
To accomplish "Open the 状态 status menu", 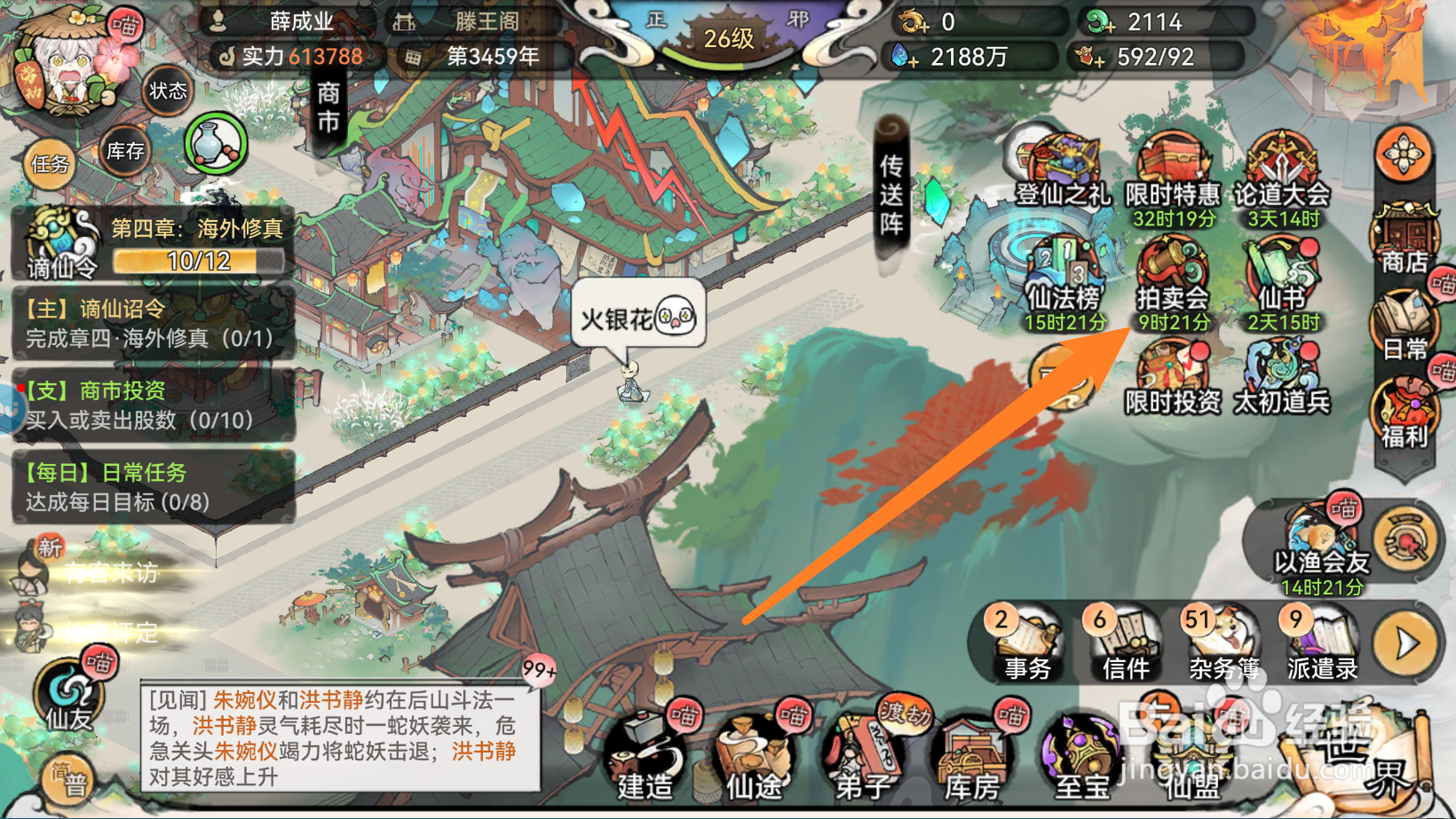I will click(x=169, y=91).
